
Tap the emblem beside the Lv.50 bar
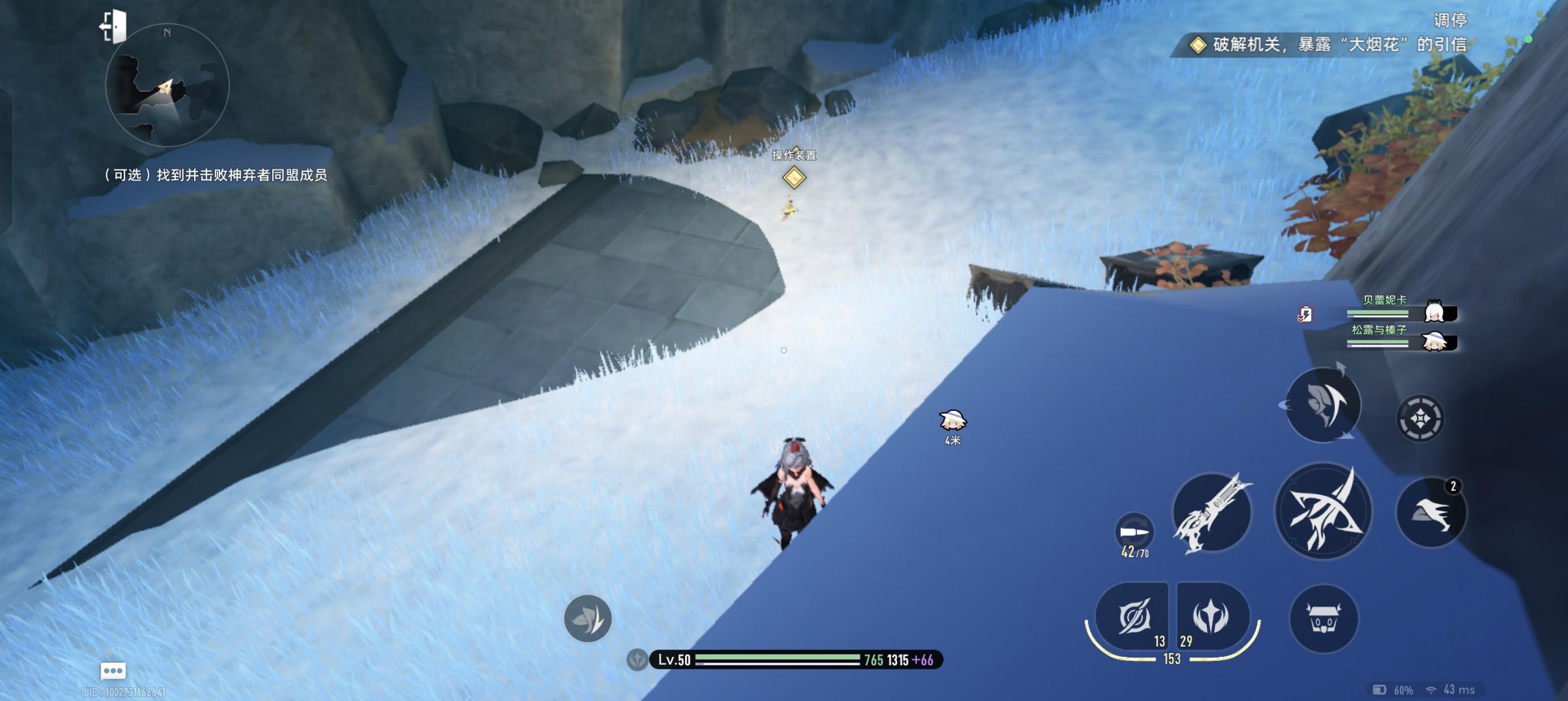point(637,660)
